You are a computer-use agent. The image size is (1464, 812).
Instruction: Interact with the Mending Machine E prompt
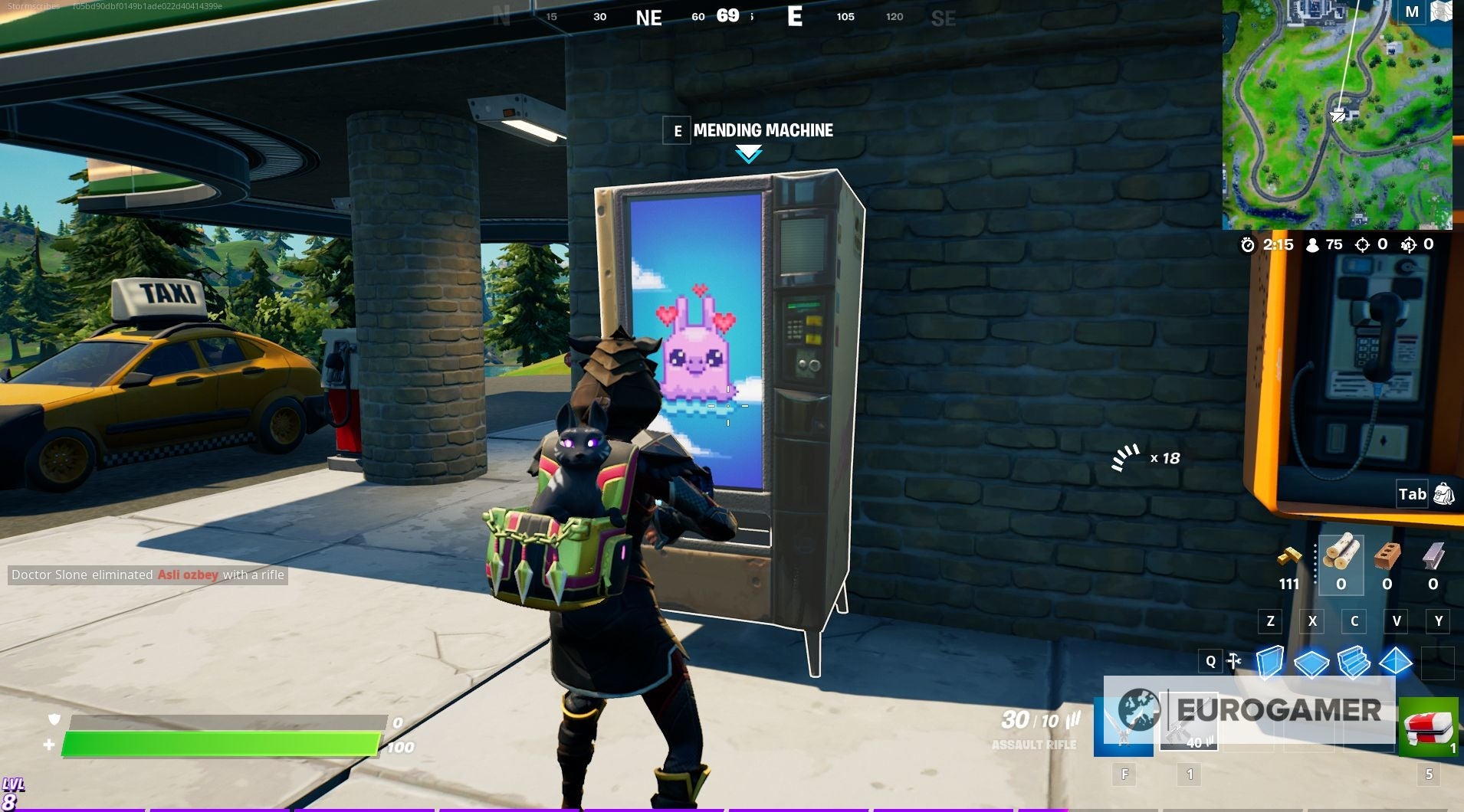(678, 132)
